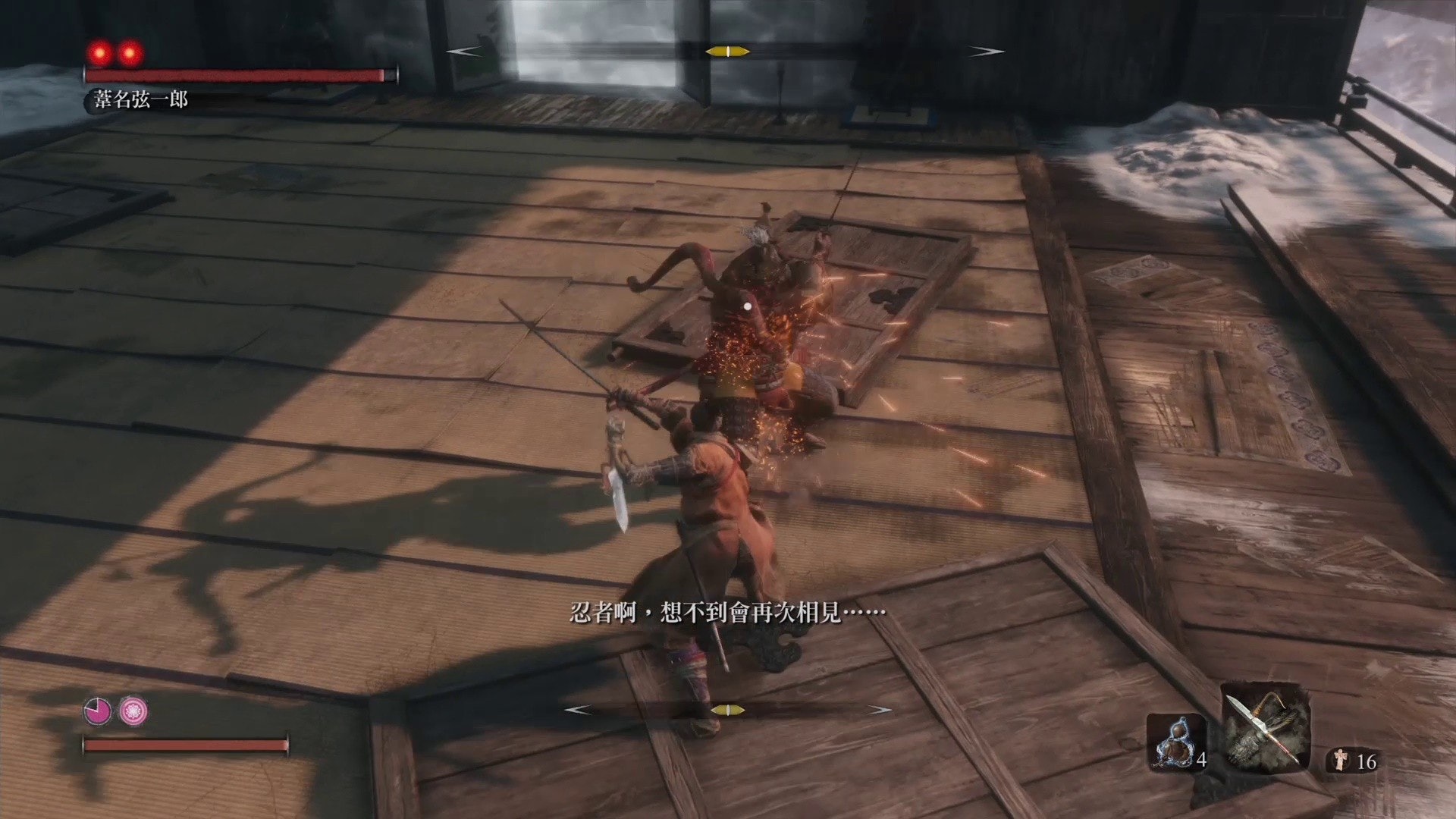
Task: Click the white lock-on target dot
Action: point(747,304)
